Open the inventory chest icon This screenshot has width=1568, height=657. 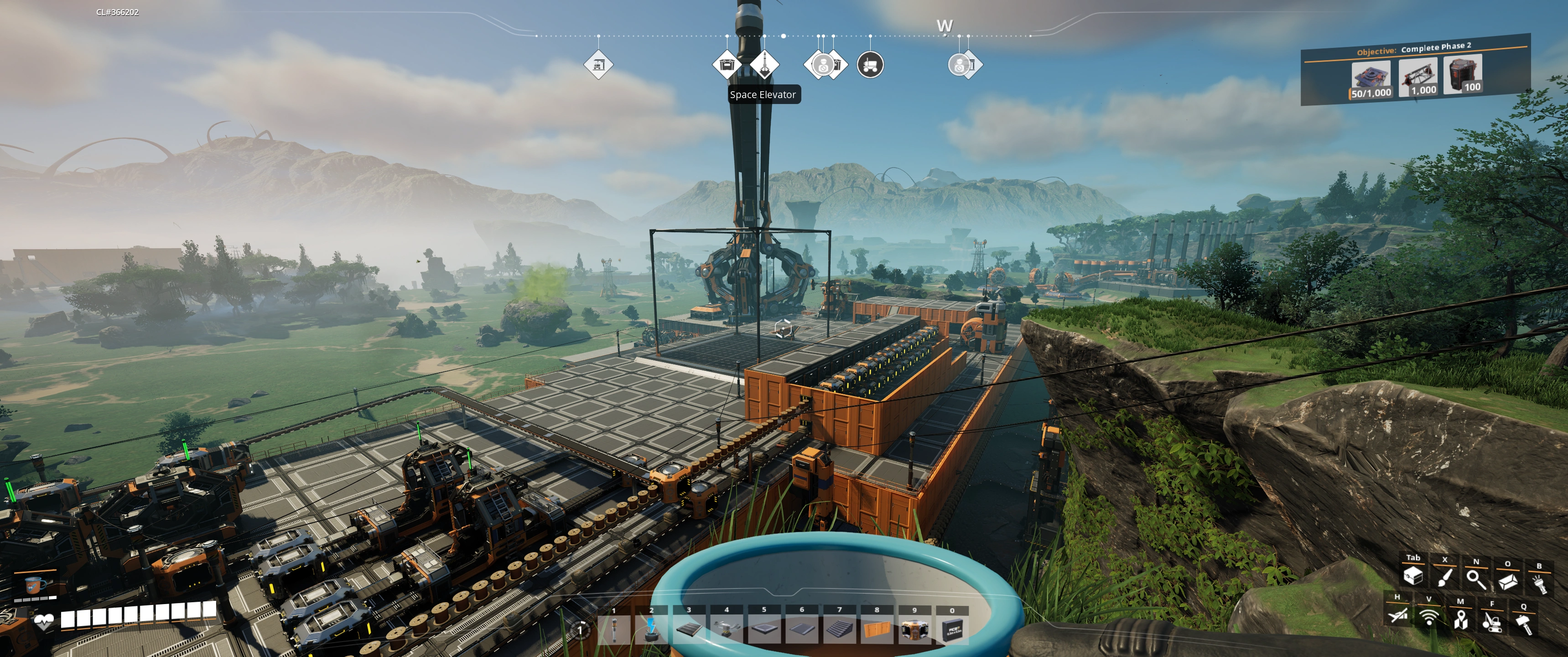[1413, 576]
